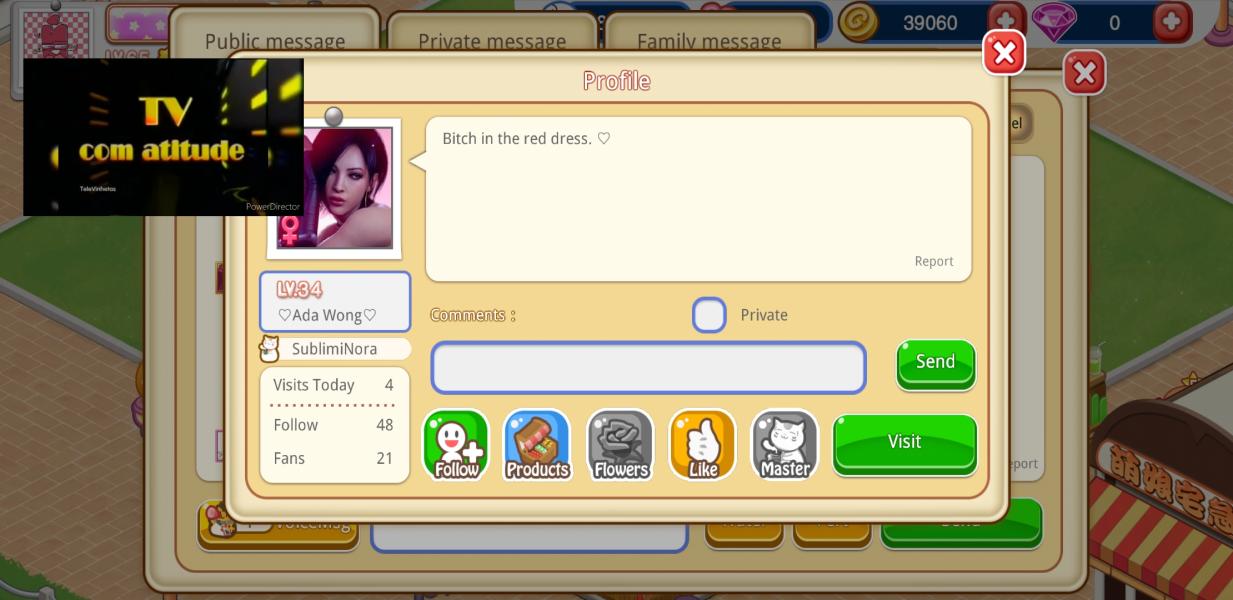Choose the Master cat button
Viewport: 1233px width, 600px height.
pos(785,445)
